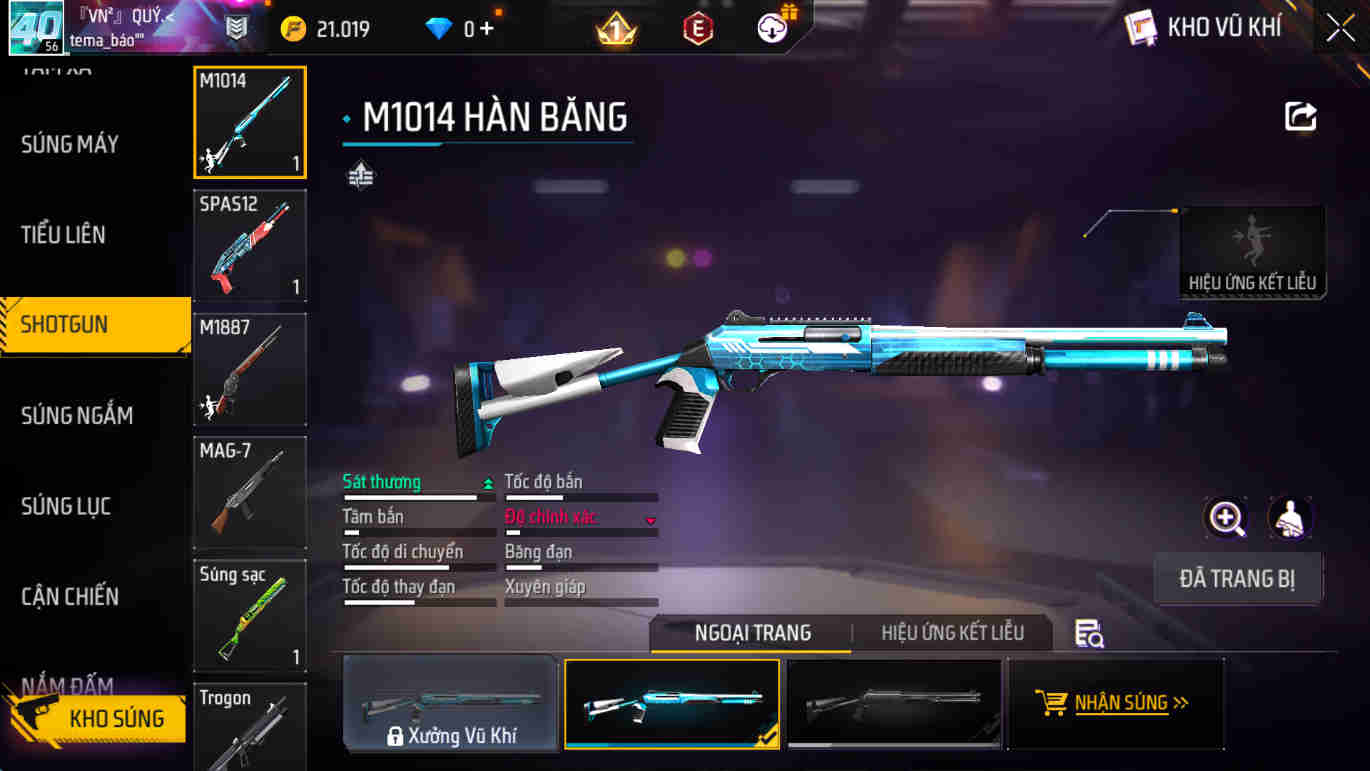Close the weapon armory screen
This screenshot has height=771, width=1370.
[x=1340, y=29]
